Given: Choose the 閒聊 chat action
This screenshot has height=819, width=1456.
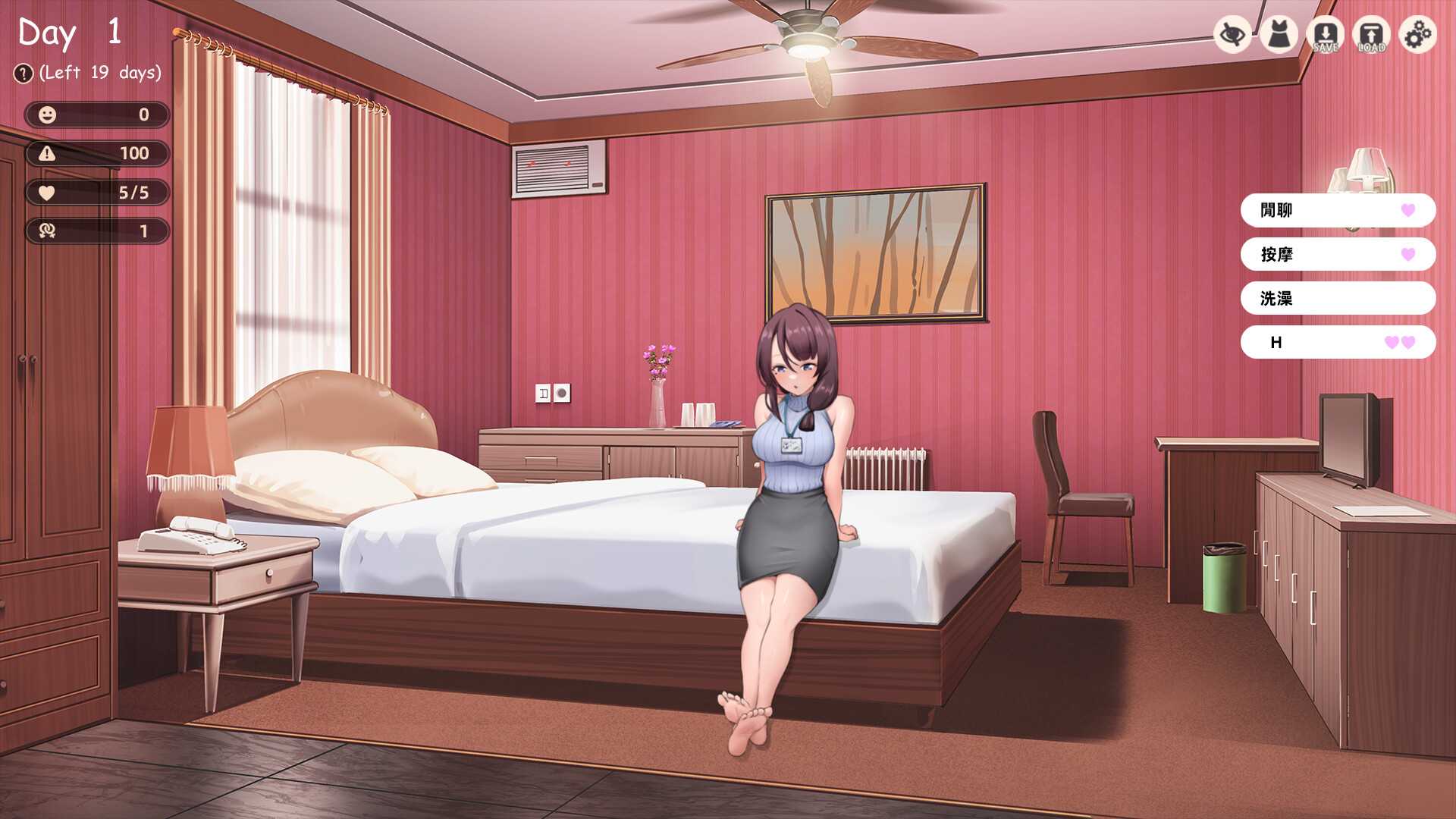Looking at the screenshot, I should (1338, 210).
